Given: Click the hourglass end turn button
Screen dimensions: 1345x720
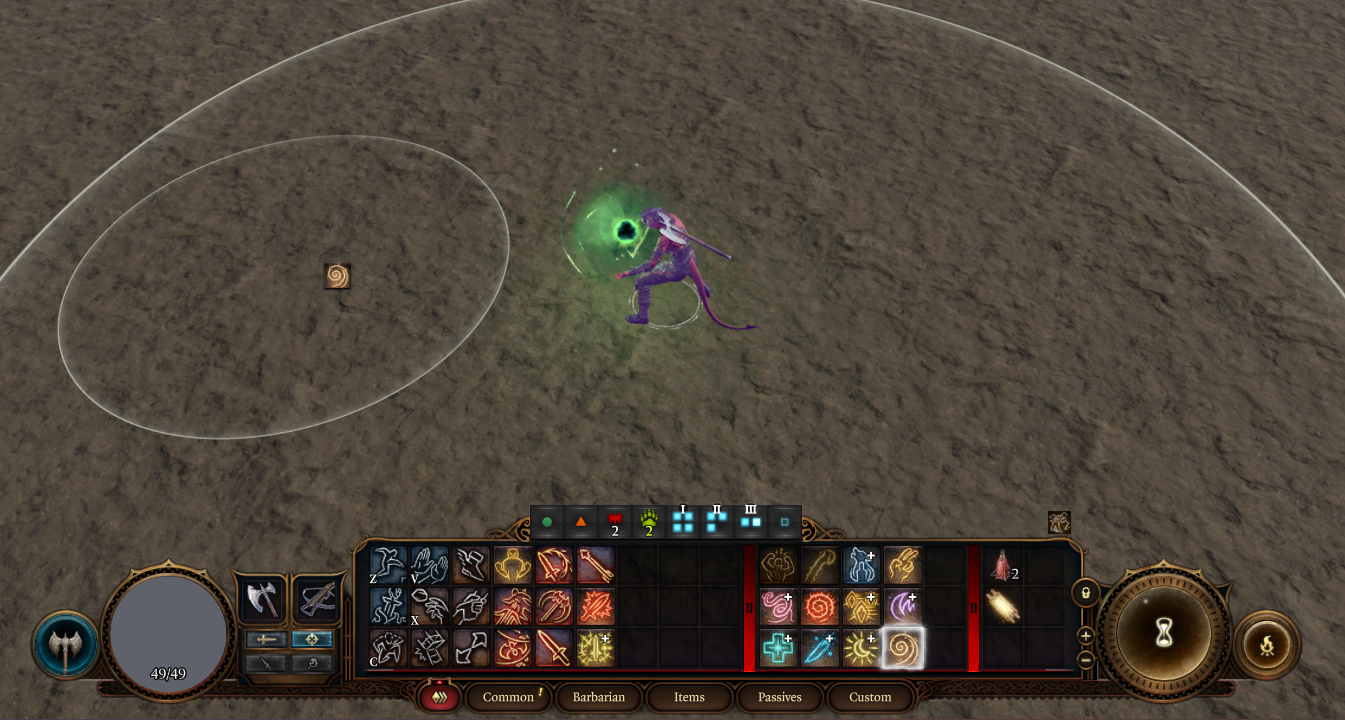Looking at the screenshot, I should [1164, 633].
